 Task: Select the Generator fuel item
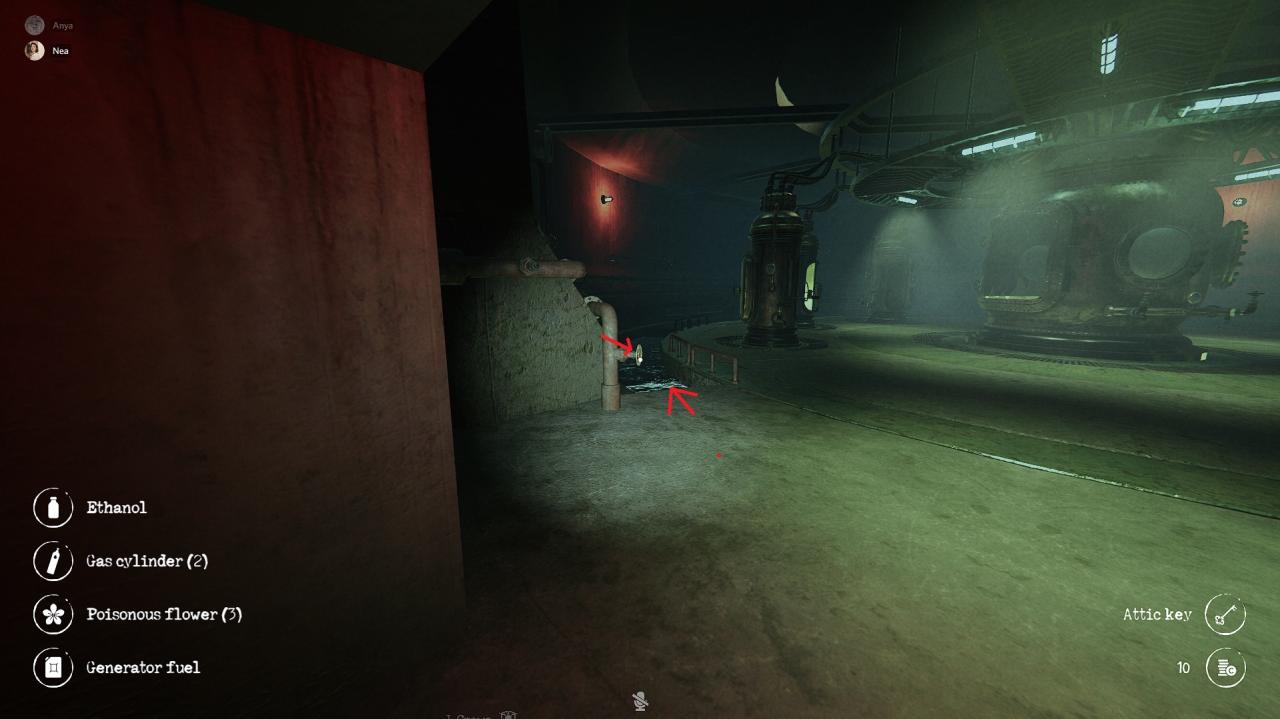[53, 667]
